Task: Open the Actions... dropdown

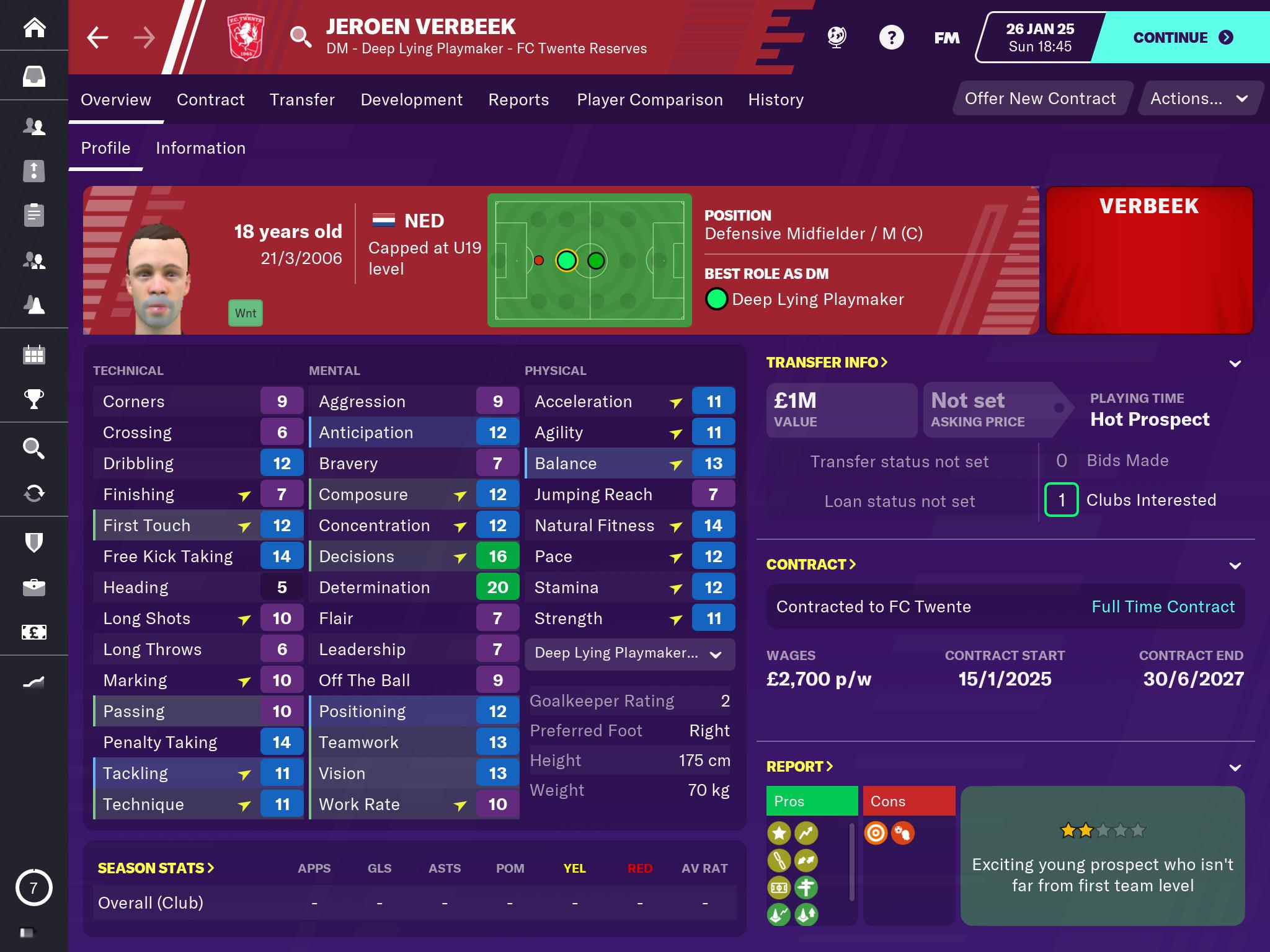Action: (1199, 98)
